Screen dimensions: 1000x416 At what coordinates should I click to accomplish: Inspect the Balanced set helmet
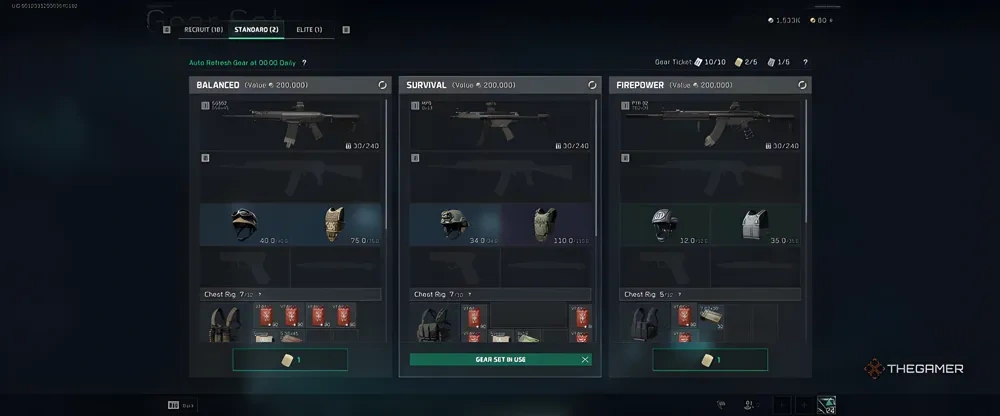pyautogui.click(x=245, y=225)
